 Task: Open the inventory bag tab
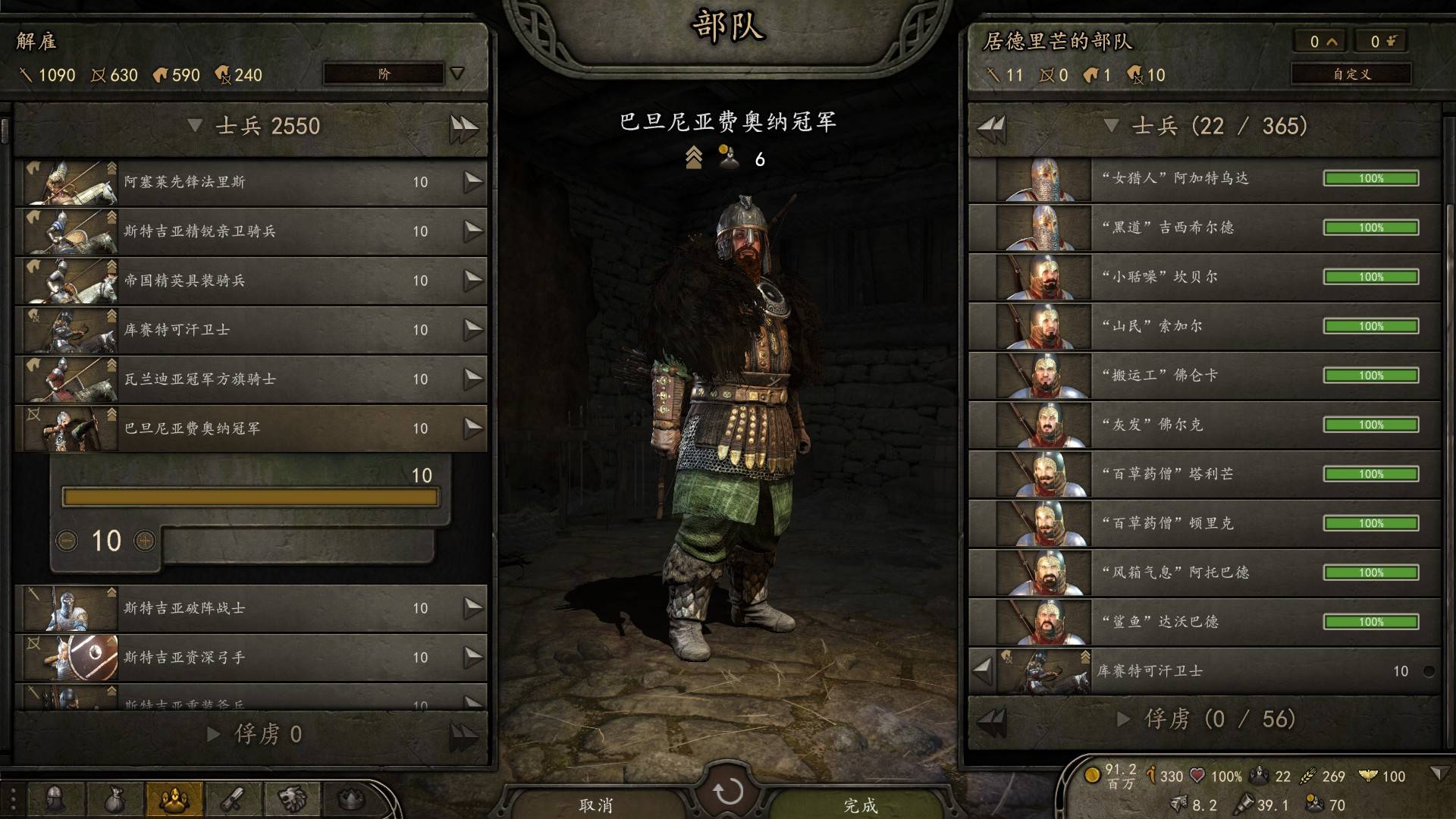114,799
